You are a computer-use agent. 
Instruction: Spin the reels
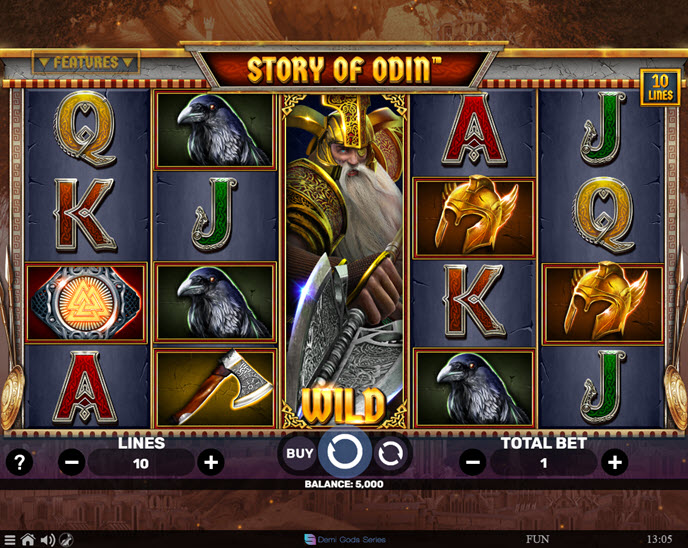(x=344, y=453)
